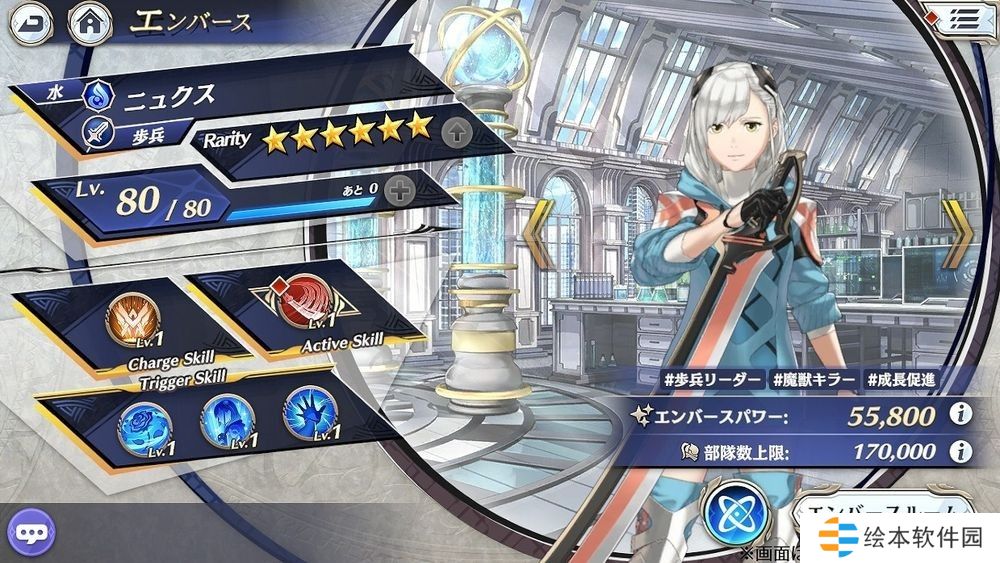
Task: Show the next character with right arrow
Action: [x=961, y=234]
